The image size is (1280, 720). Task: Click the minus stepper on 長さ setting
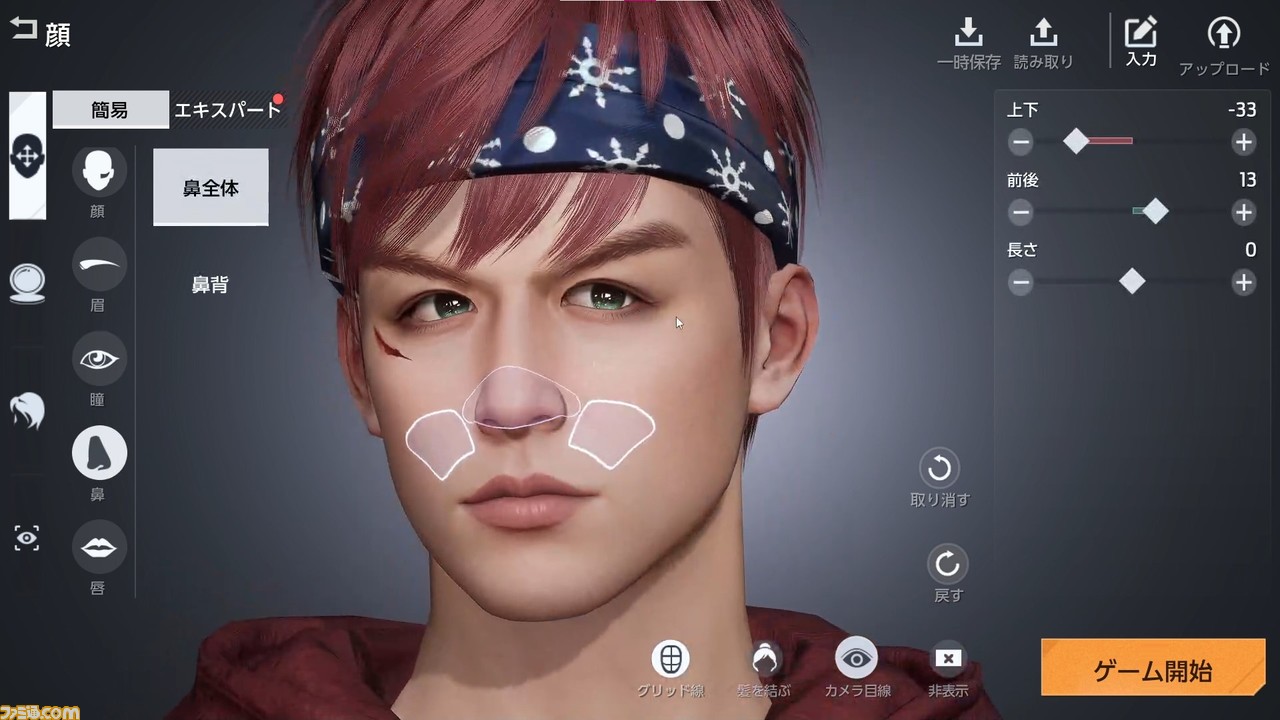[1020, 283]
